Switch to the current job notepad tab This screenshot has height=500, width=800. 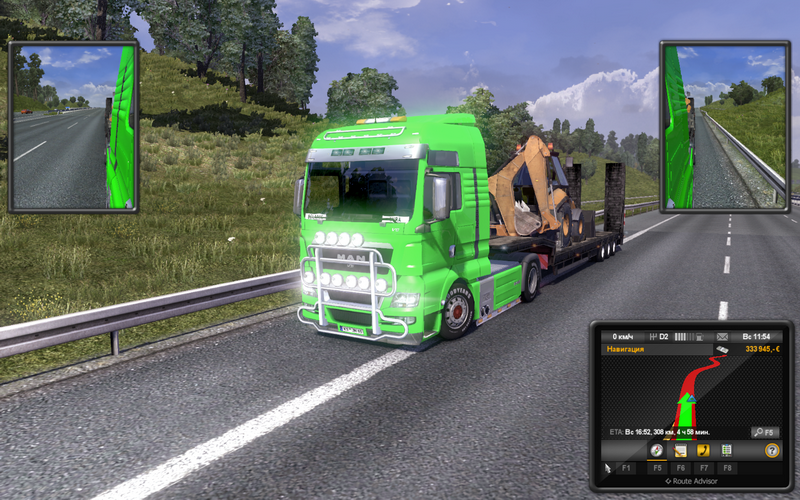680,451
